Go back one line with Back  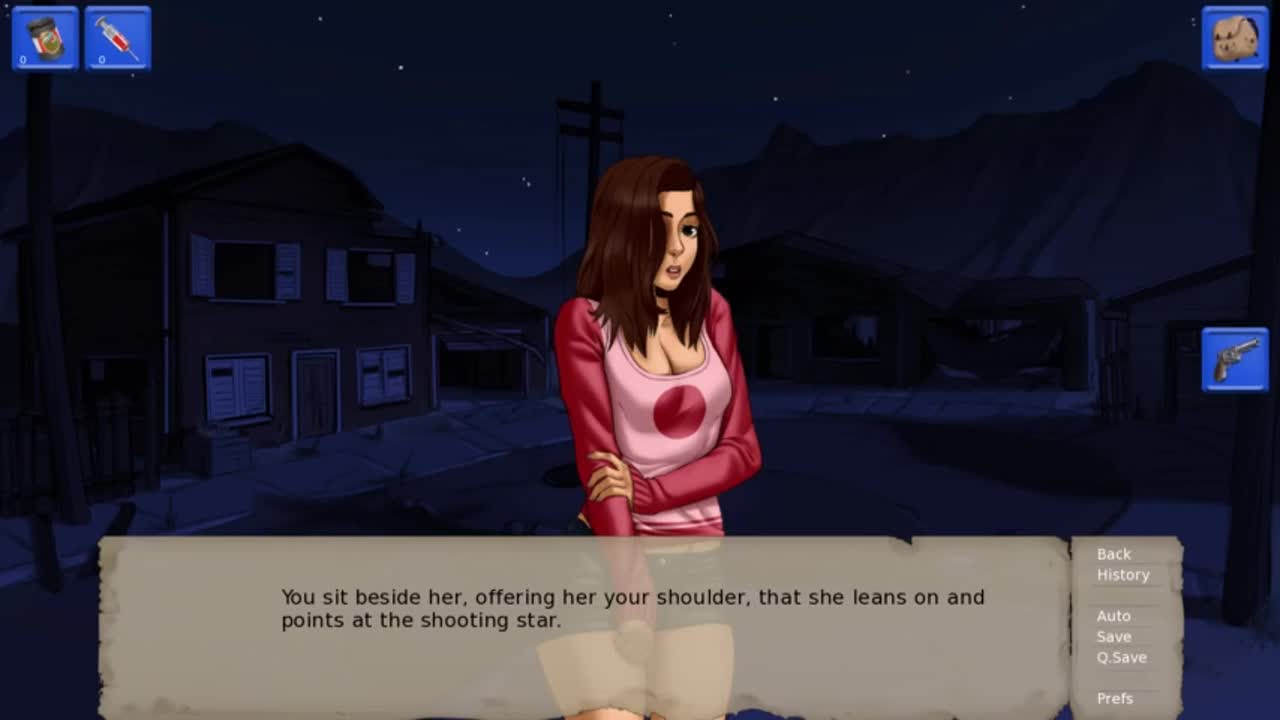click(1113, 554)
